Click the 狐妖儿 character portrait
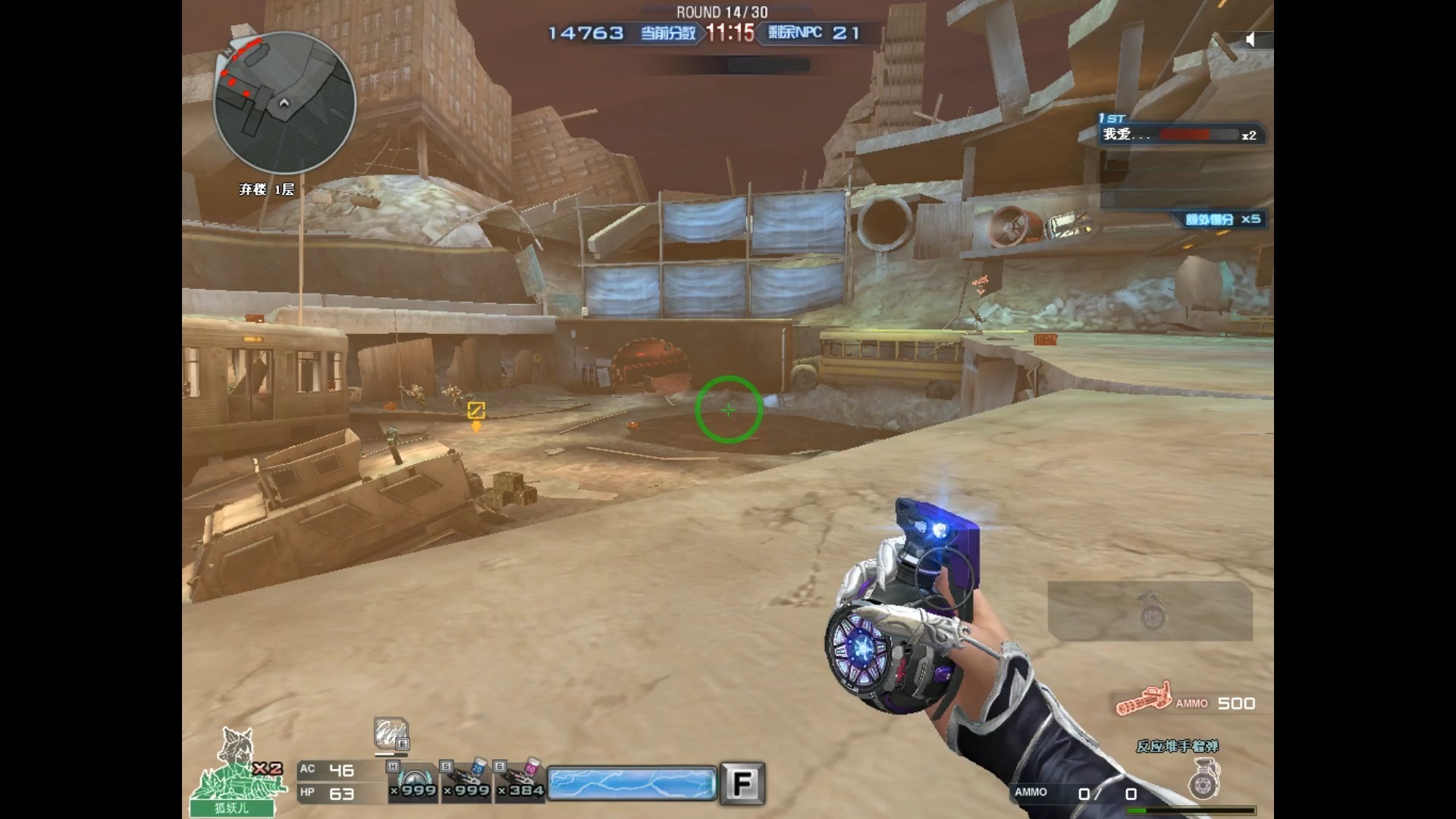Image resolution: width=1456 pixels, height=819 pixels. 232,773
